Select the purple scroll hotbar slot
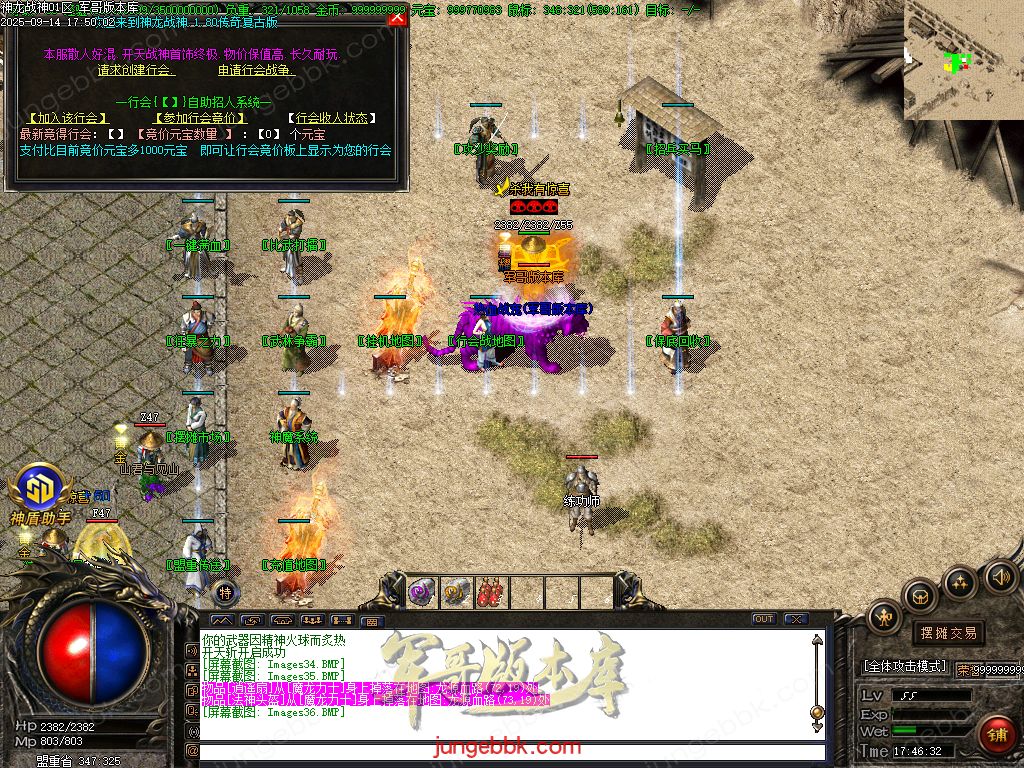This screenshot has width=1024, height=768. tap(421, 592)
